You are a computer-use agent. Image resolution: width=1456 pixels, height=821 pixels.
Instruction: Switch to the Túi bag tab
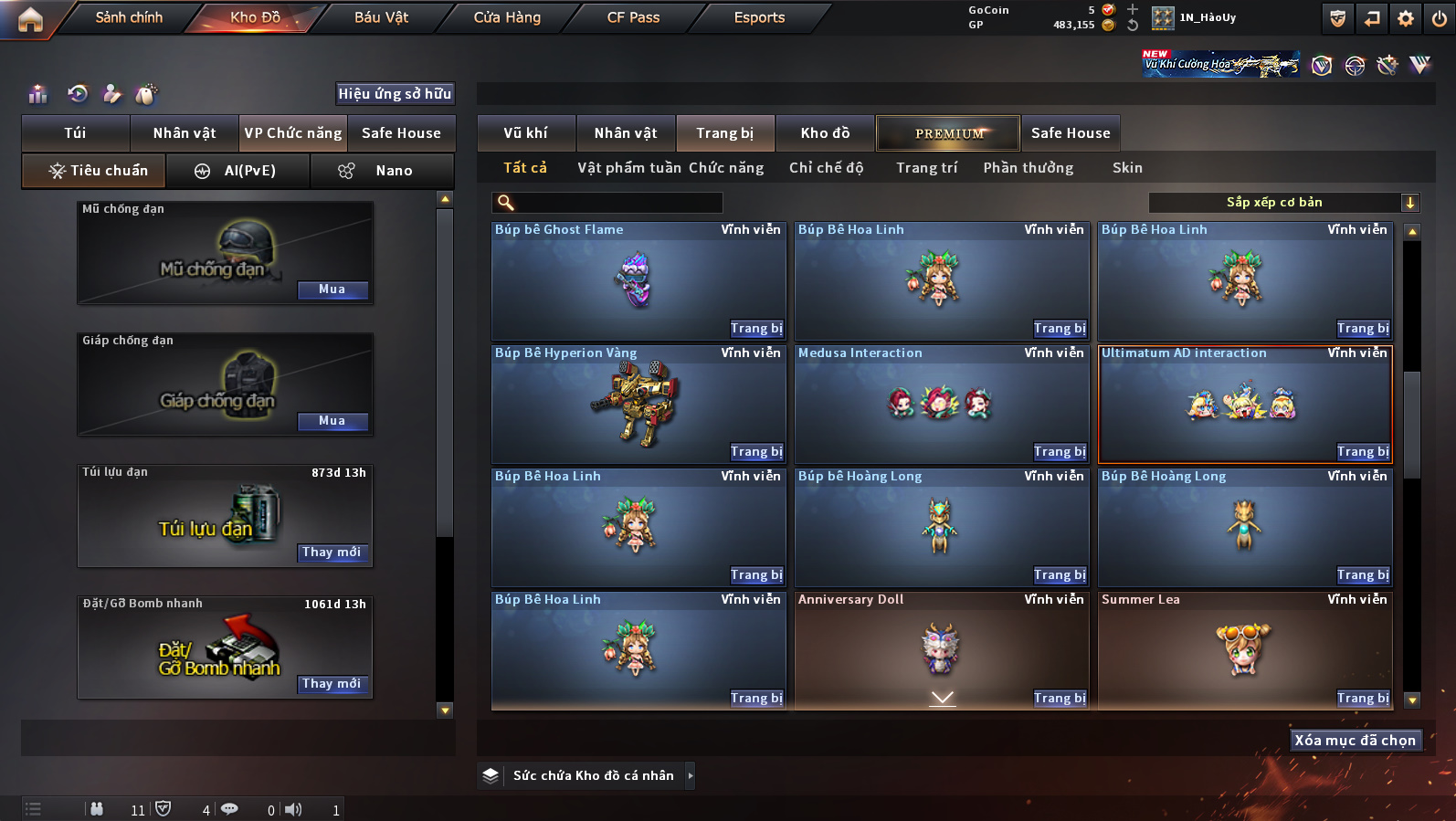coord(75,133)
